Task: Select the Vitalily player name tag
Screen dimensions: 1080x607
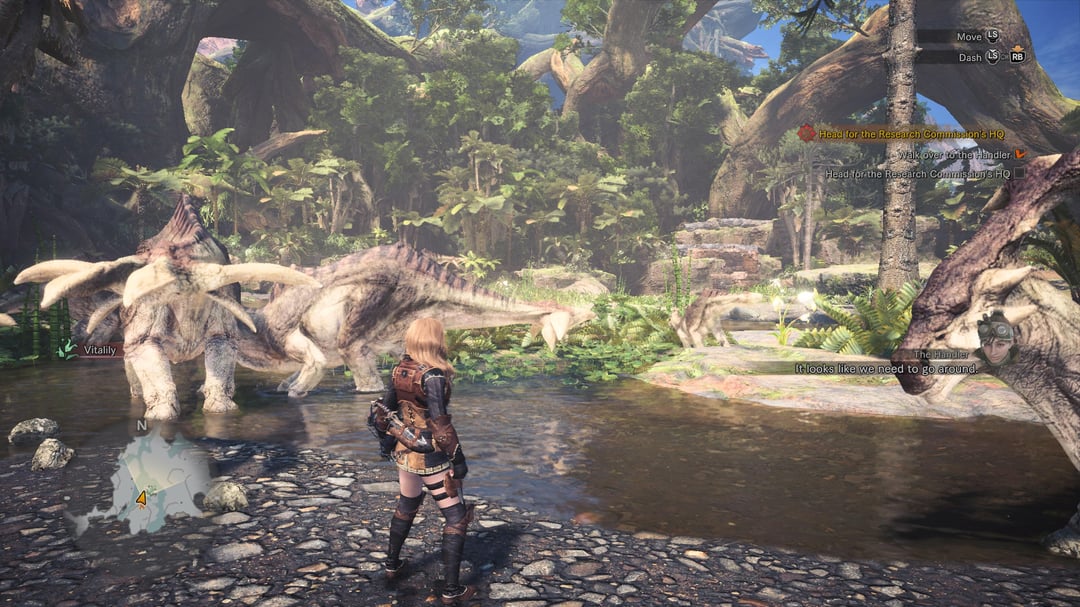Action: (x=98, y=350)
